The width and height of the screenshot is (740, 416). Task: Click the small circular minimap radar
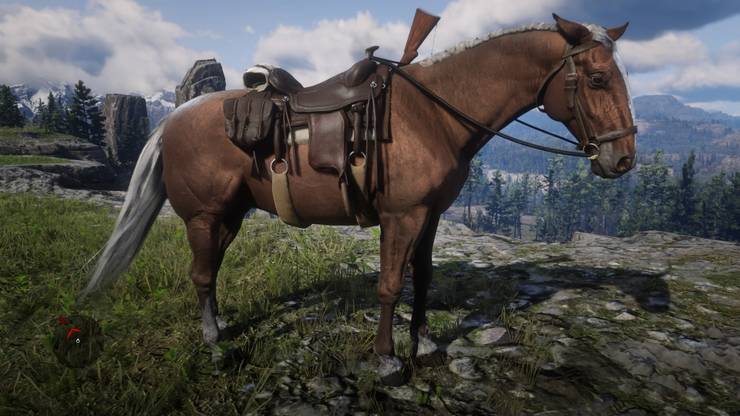coord(75,340)
